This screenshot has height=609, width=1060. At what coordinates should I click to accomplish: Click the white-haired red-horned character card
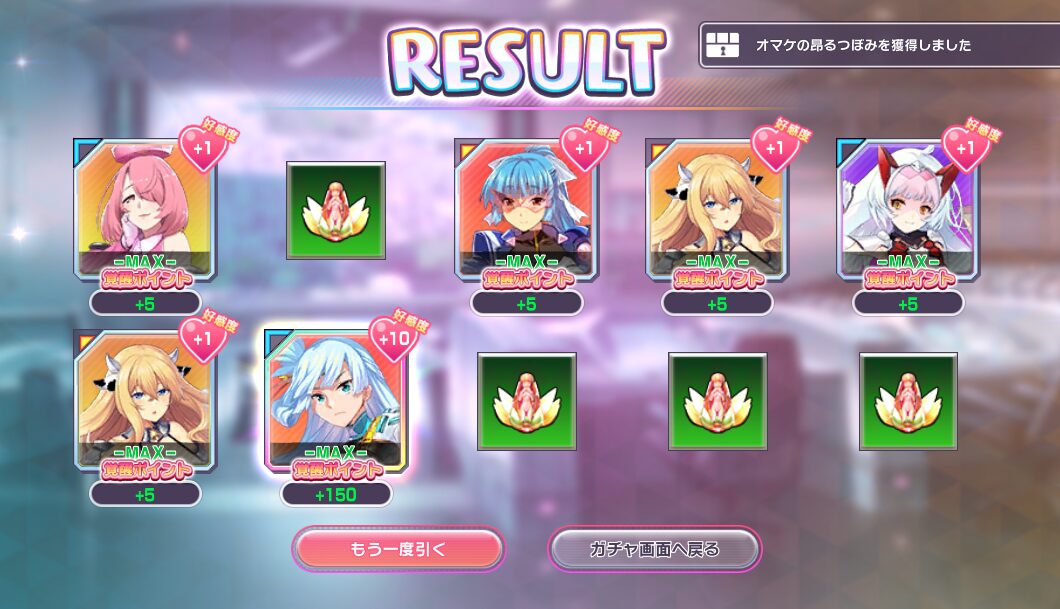coord(908,208)
